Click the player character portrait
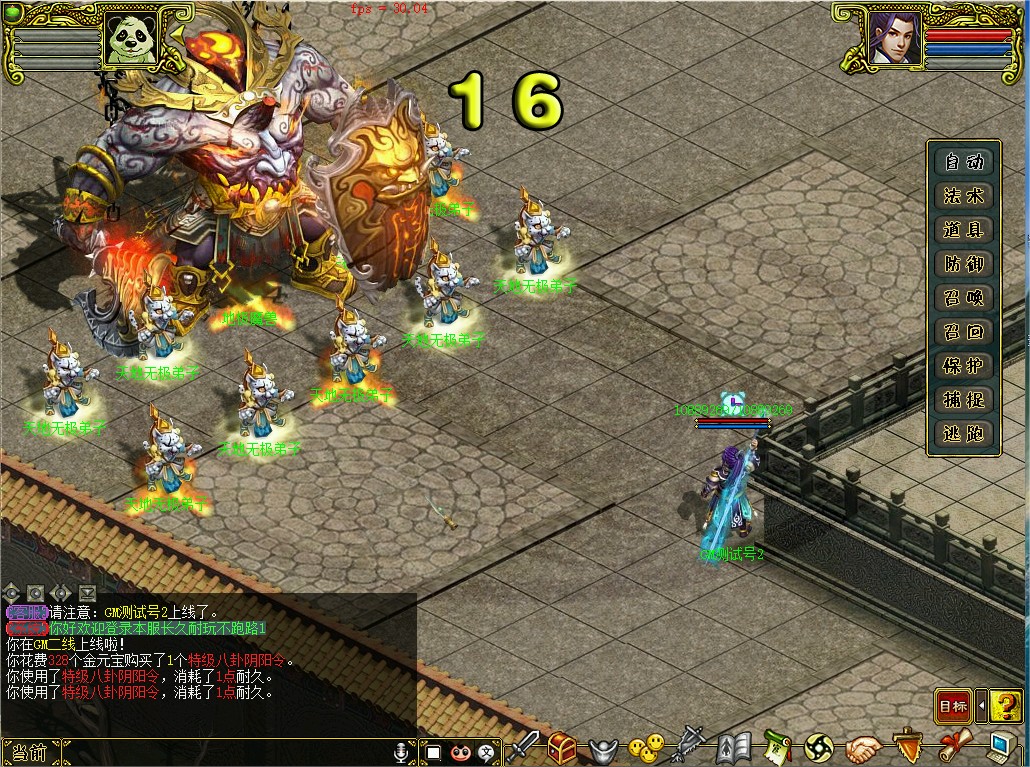The image size is (1030, 767). [x=893, y=39]
